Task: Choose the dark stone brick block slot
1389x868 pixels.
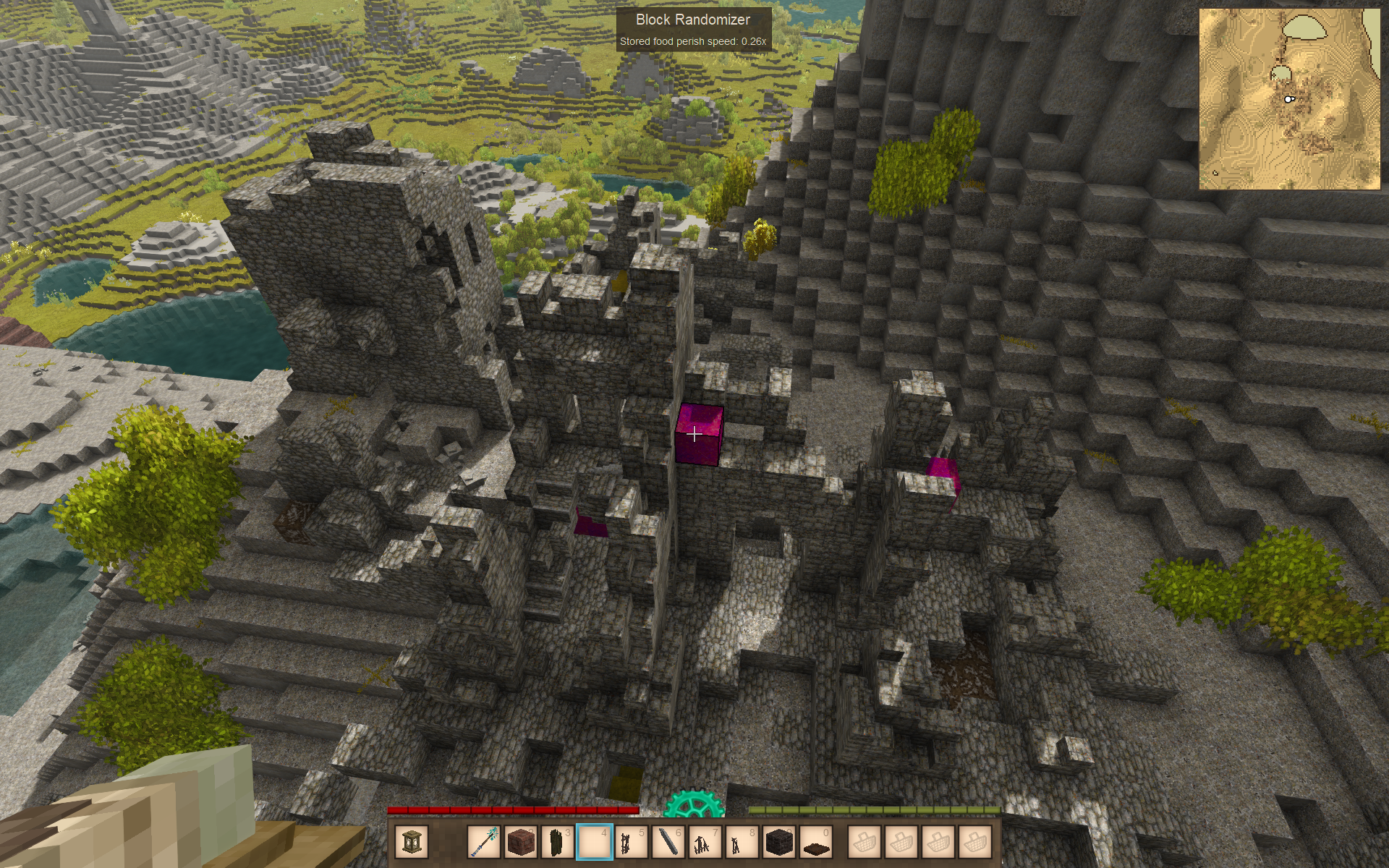Action: pyautogui.click(x=779, y=842)
